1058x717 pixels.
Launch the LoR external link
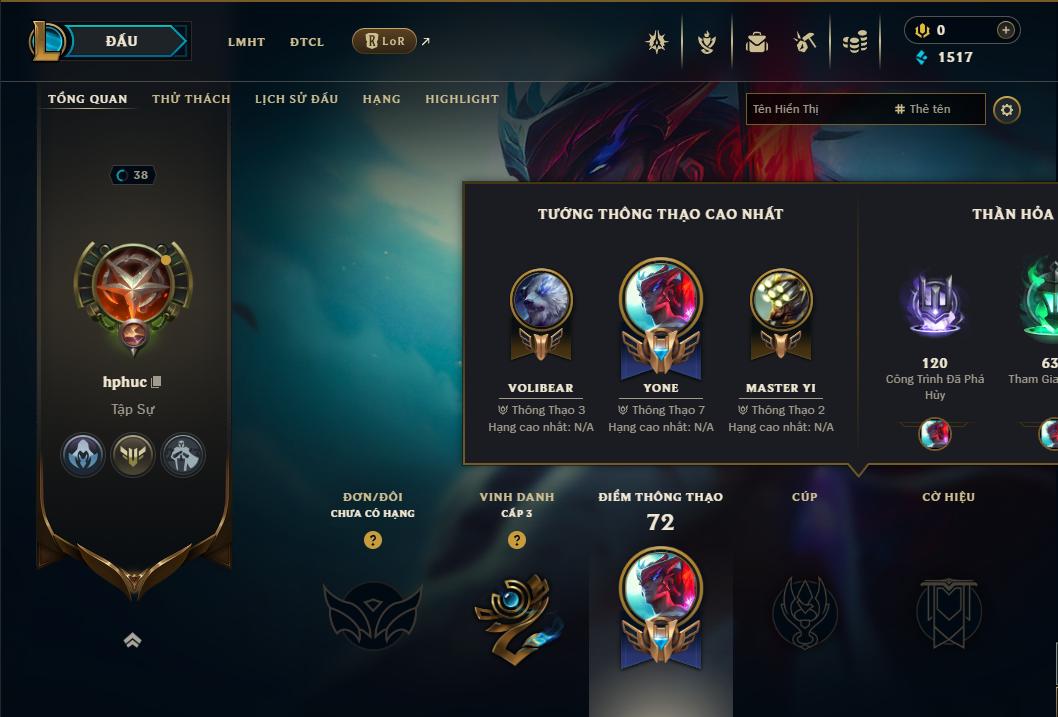coord(386,41)
